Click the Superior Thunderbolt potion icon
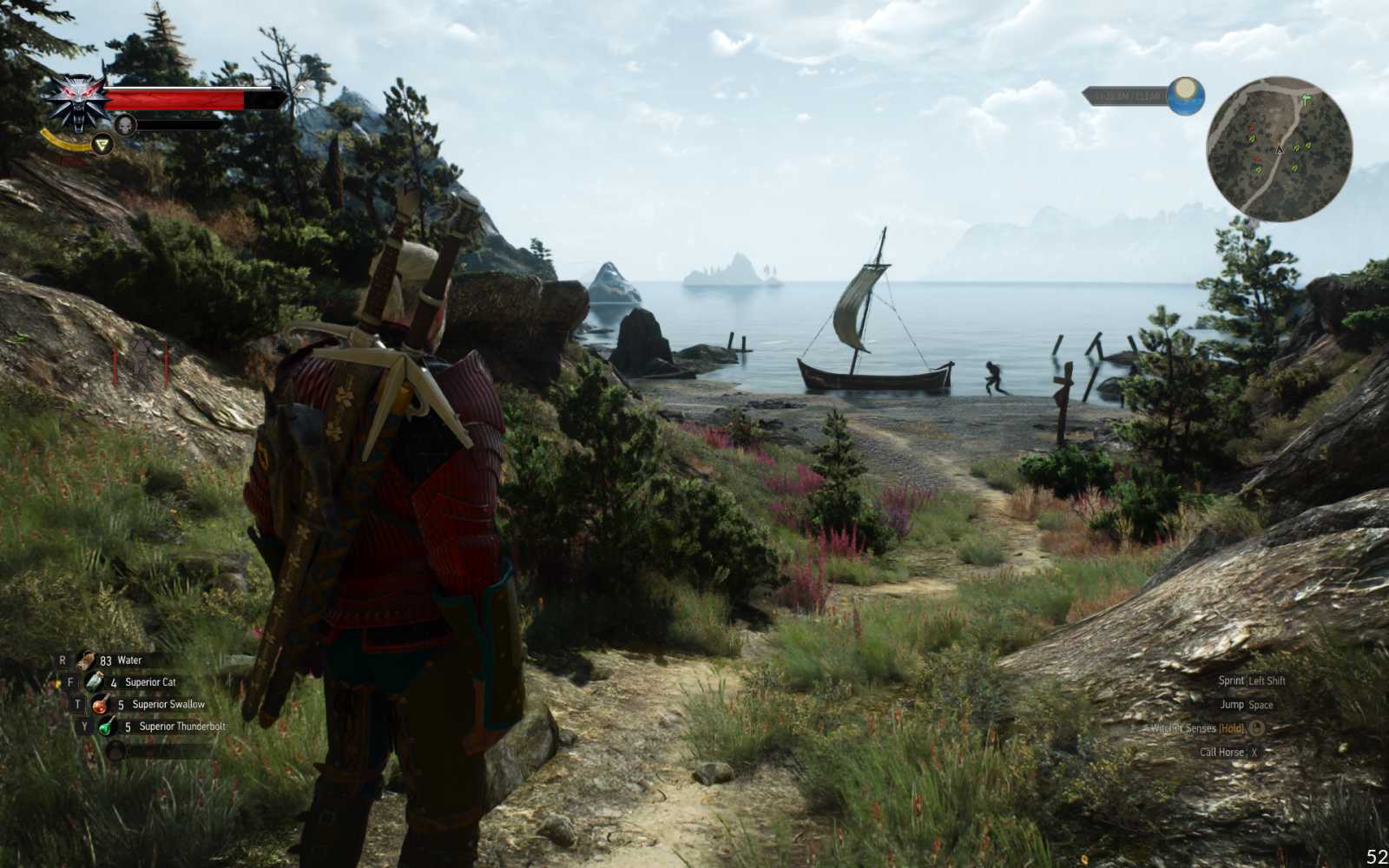Image resolution: width=1389 pixels, height=868 pixels. (x=106, y=727)
